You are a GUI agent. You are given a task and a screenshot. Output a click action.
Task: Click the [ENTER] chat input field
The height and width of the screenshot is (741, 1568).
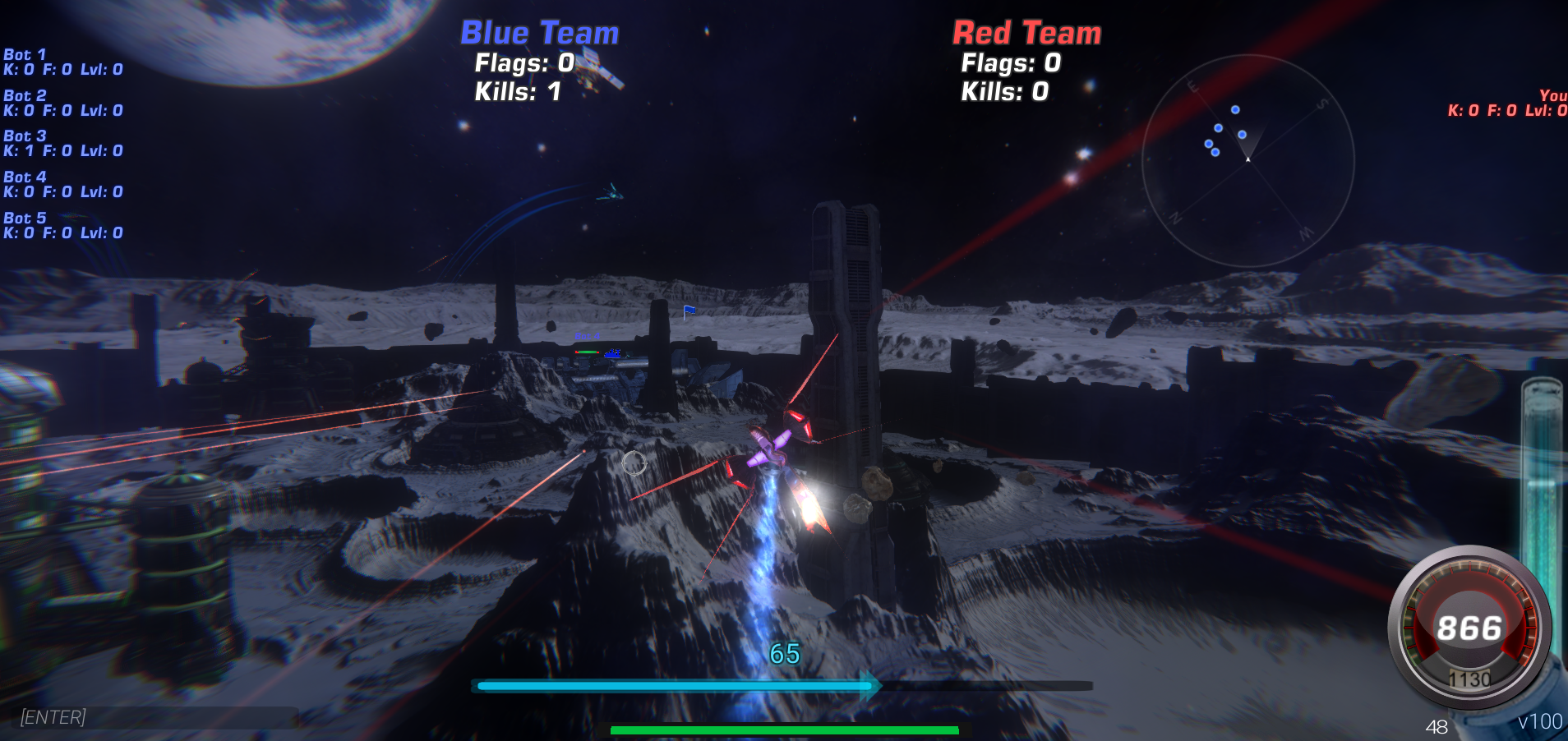(x=156, y=716)
